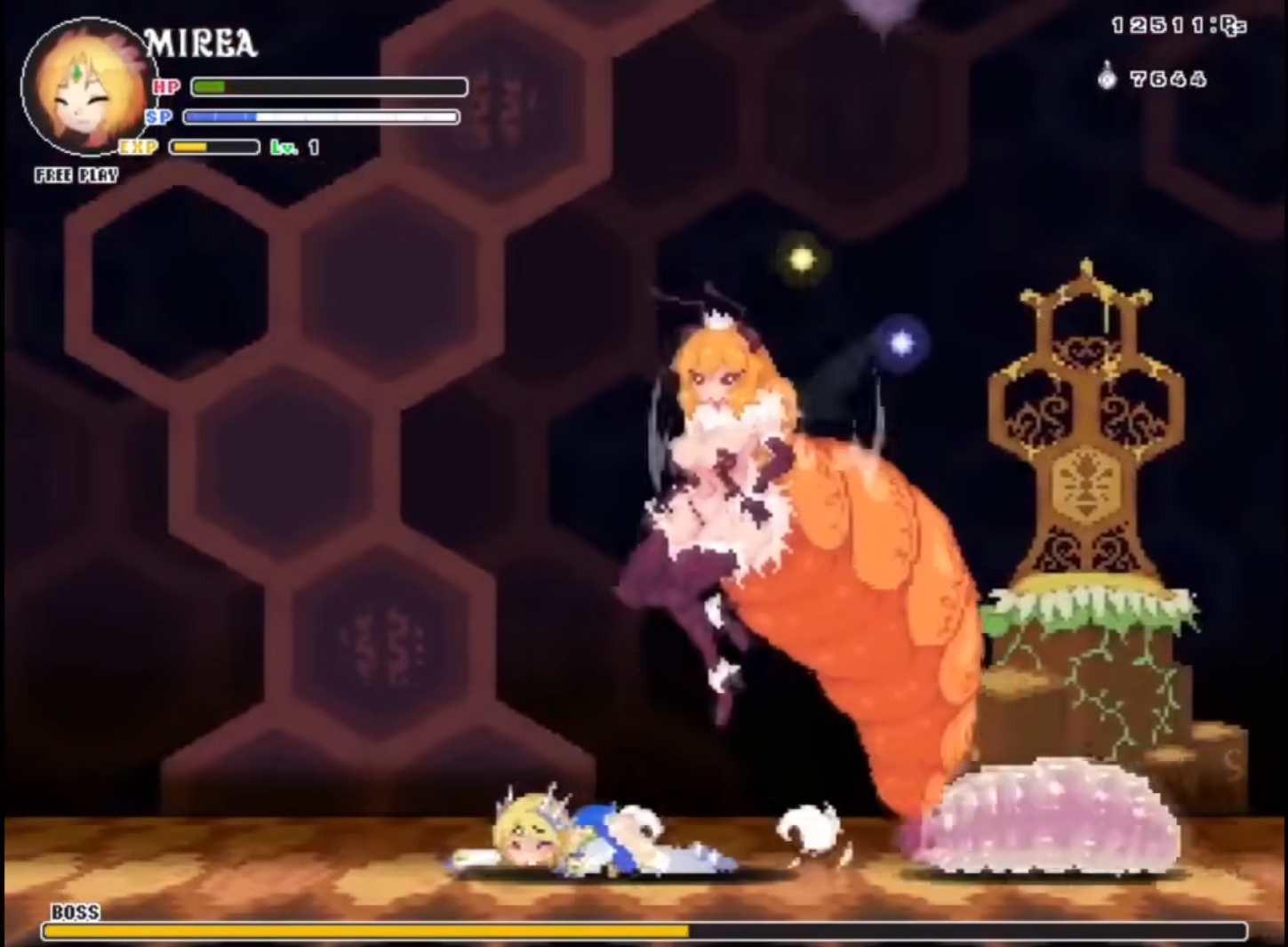
Task: Expand the BOSS label panel
Action: click(x=76, y=911)
